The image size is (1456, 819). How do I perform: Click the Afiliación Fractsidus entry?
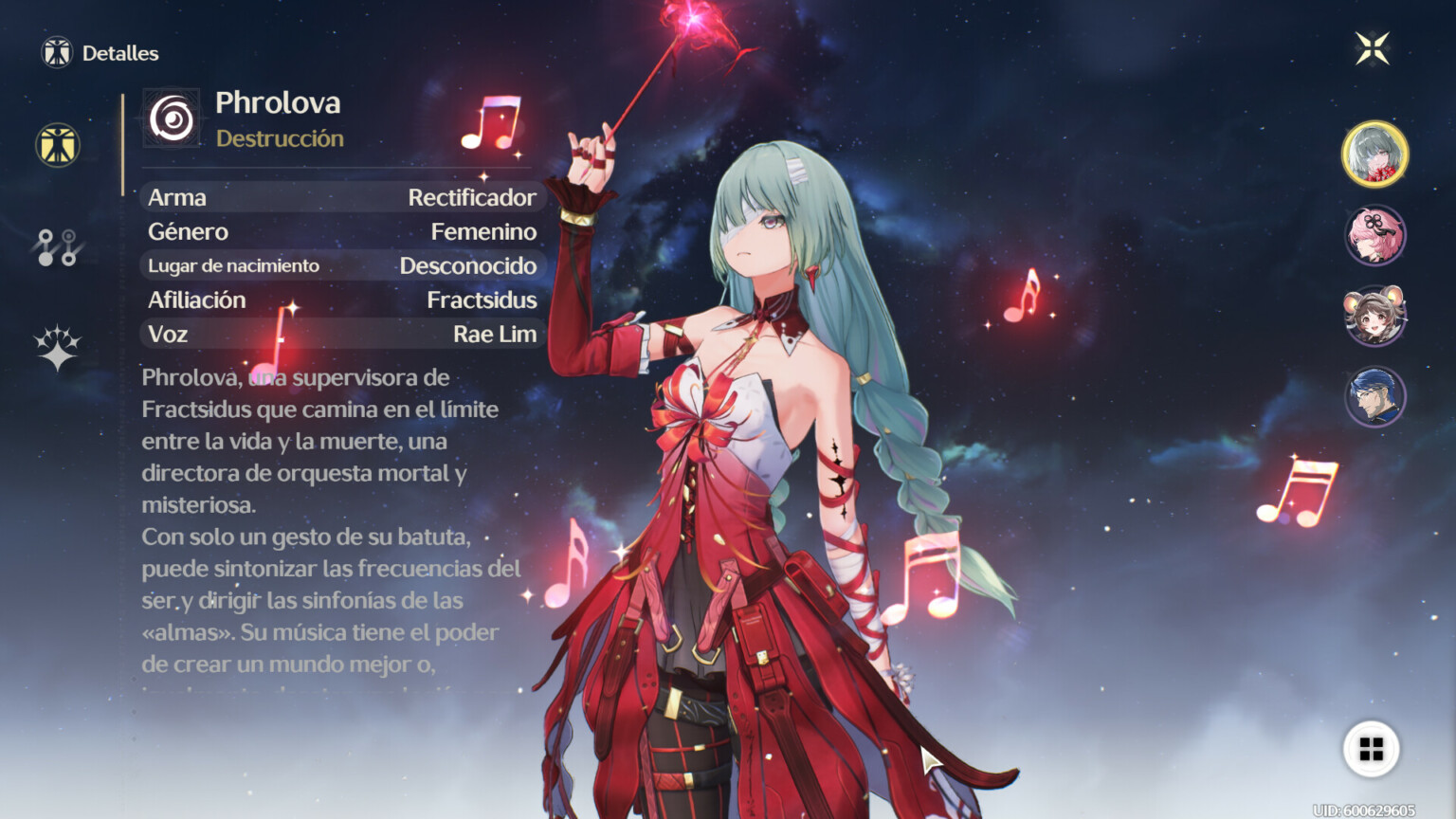click(x=339, y=300)
